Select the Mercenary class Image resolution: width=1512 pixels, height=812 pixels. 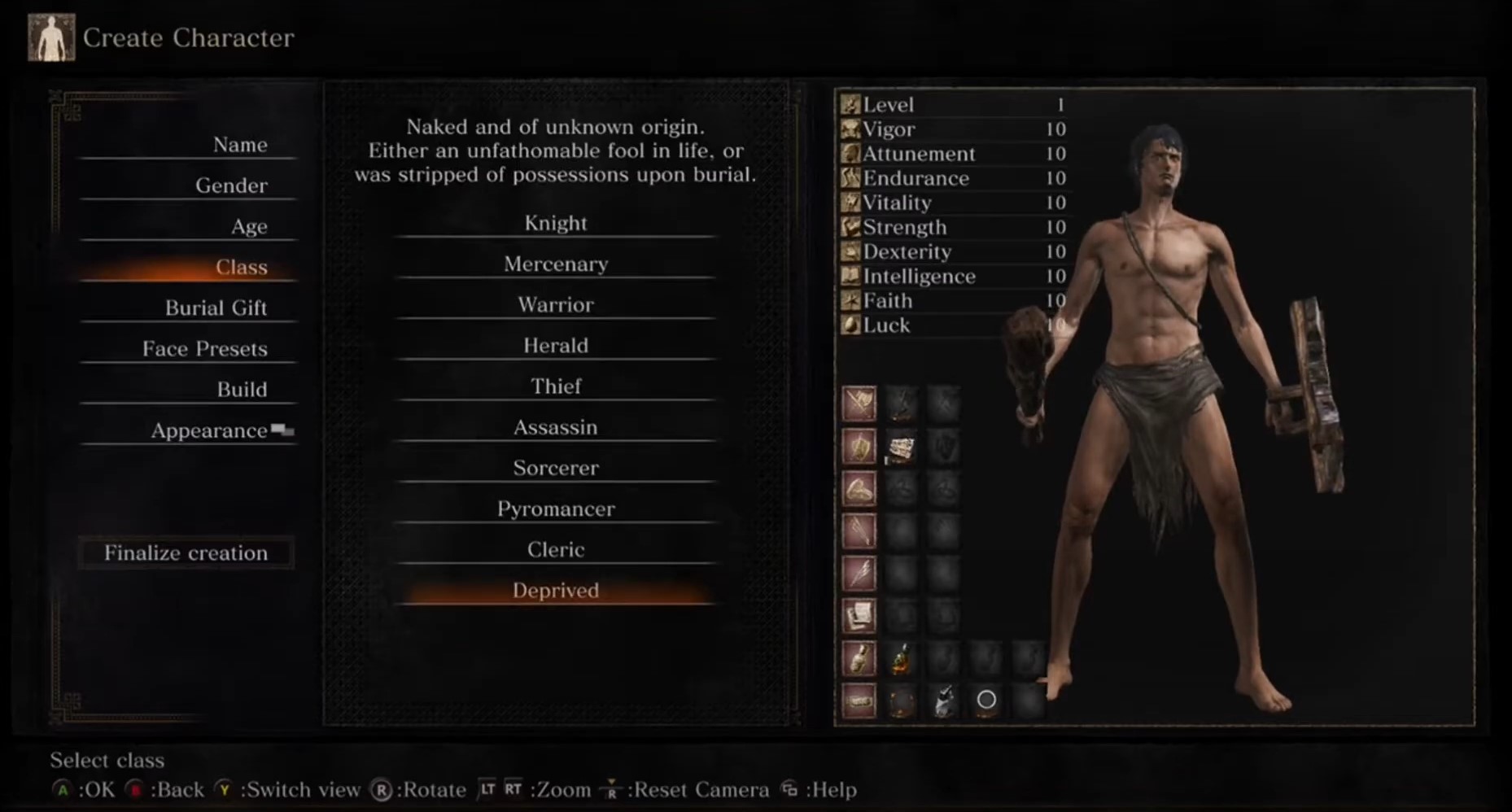coord(555,264)
